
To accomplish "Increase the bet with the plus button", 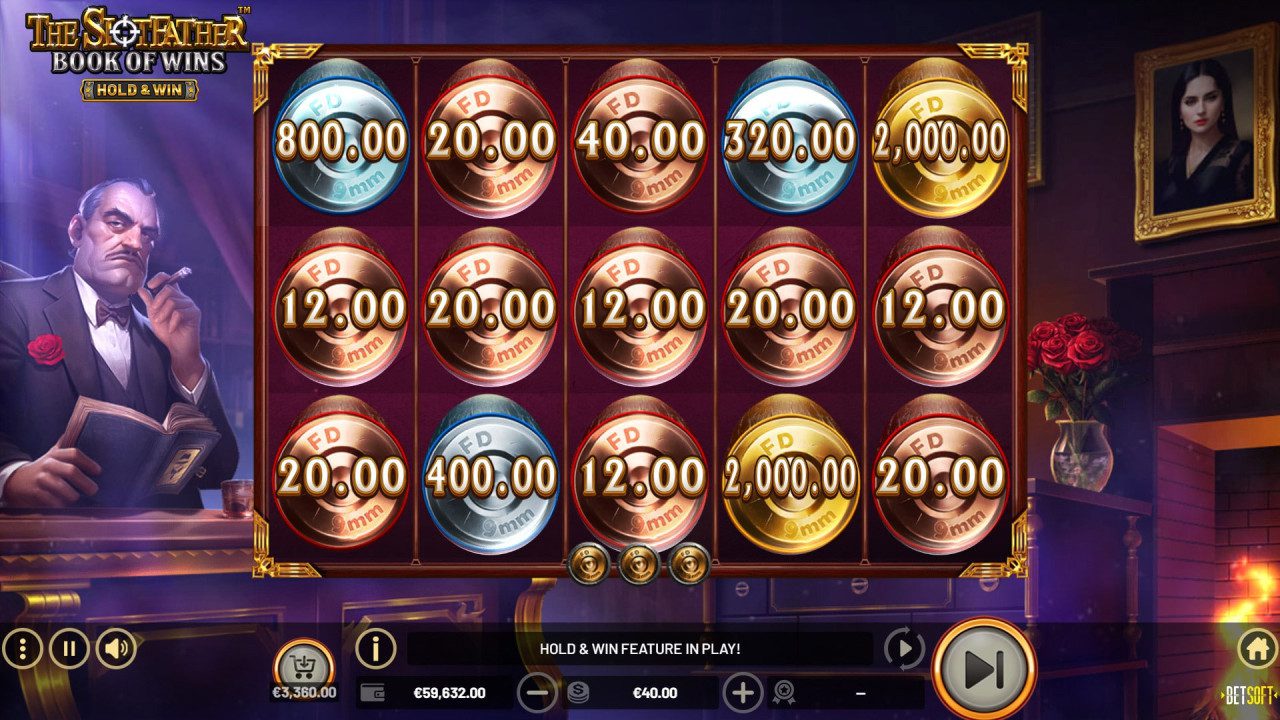I will point(741,691).
